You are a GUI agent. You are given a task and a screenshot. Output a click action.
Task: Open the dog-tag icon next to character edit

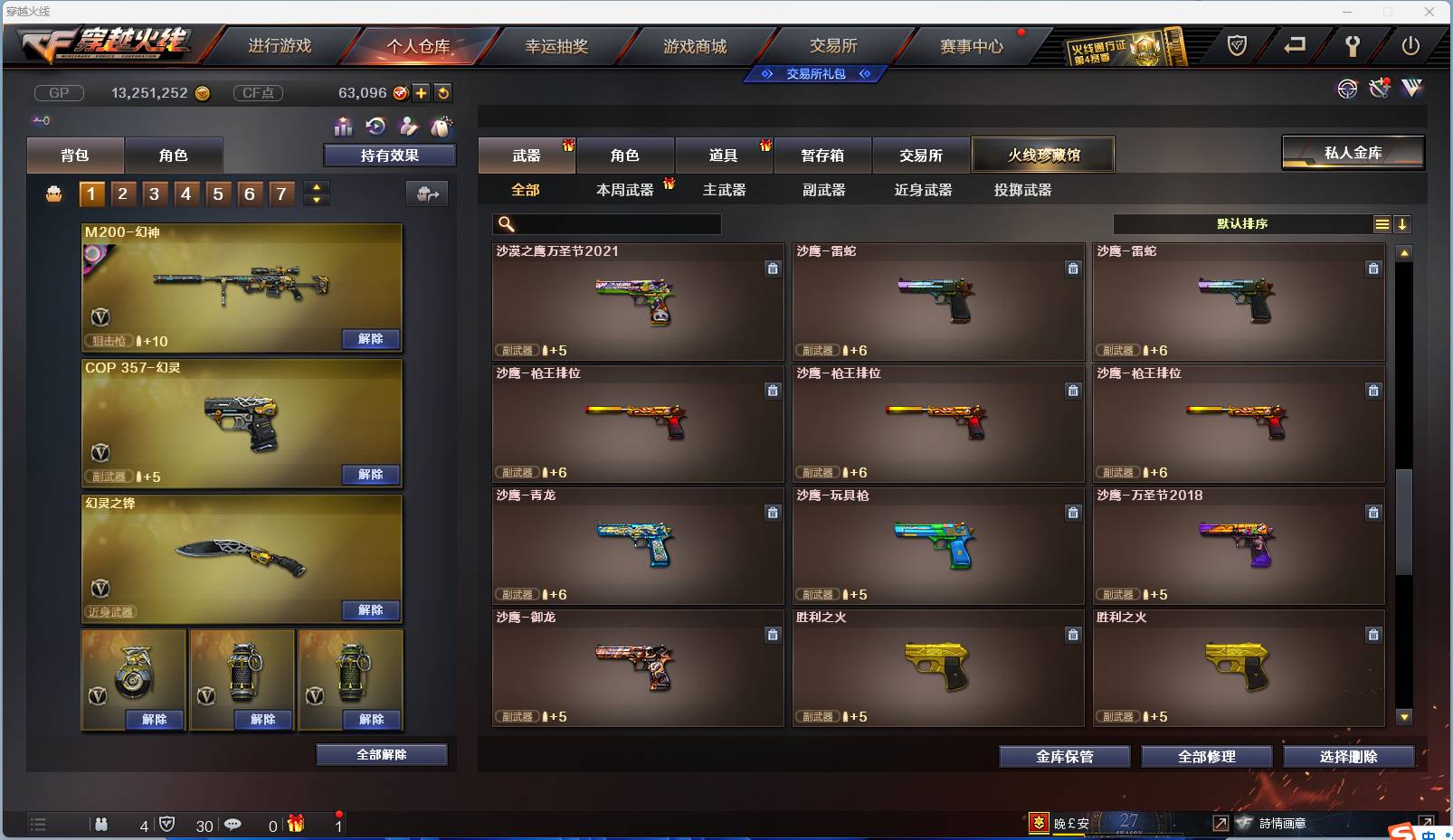click(x=443, y=127)
